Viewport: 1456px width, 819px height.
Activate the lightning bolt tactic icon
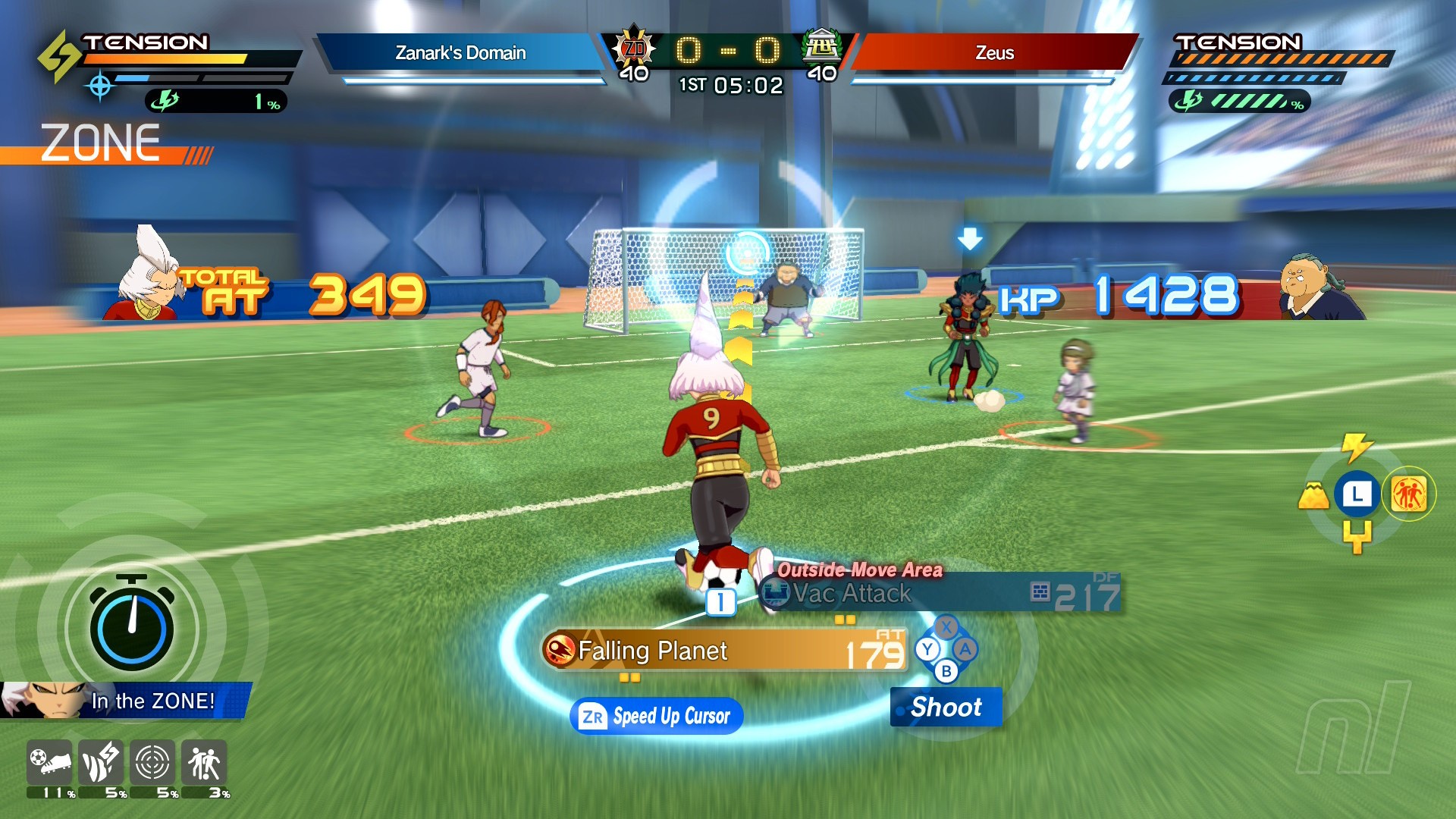click(1356, 447)
